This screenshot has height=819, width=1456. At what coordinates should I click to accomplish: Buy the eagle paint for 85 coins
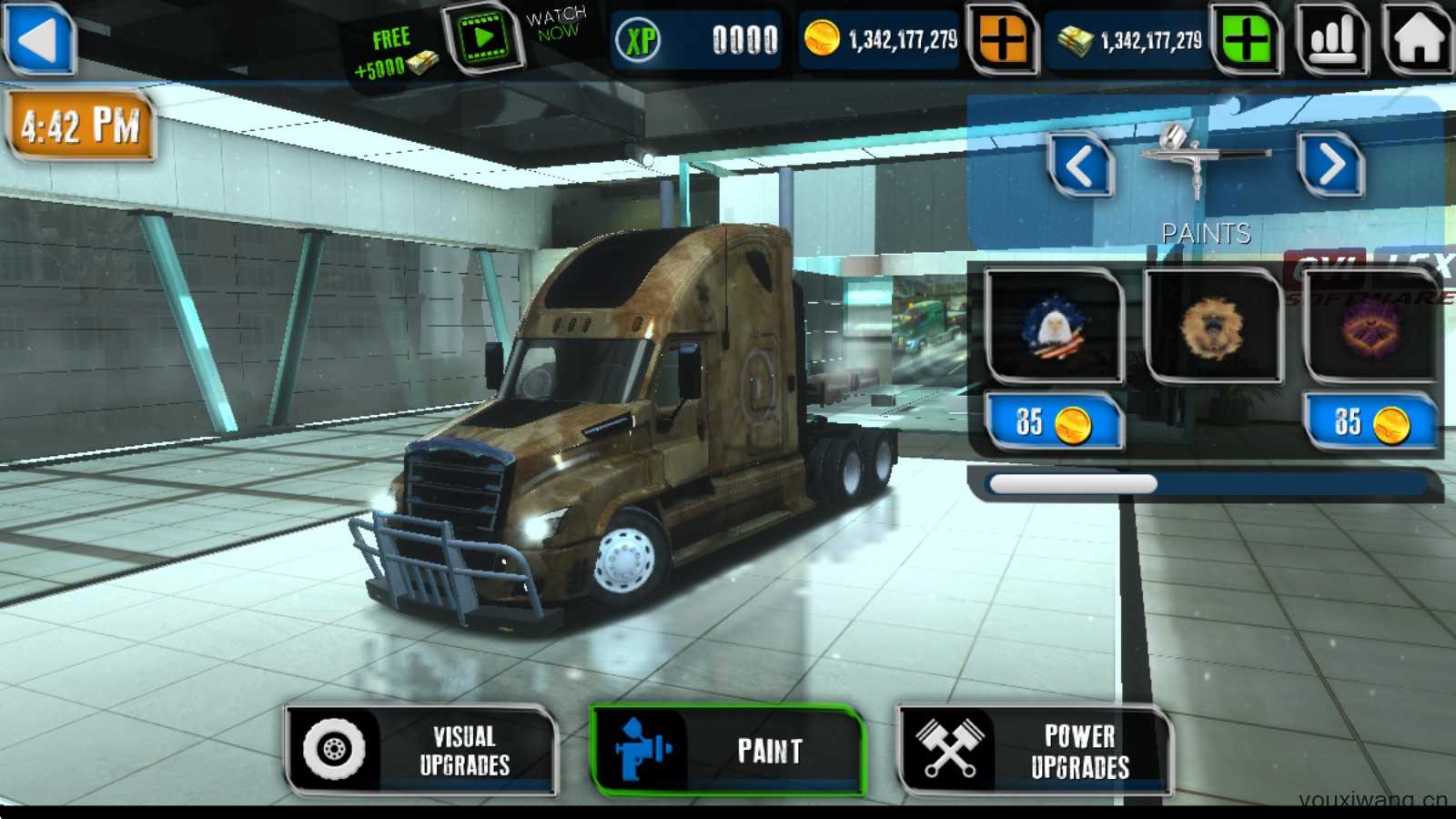point(1054,422)
